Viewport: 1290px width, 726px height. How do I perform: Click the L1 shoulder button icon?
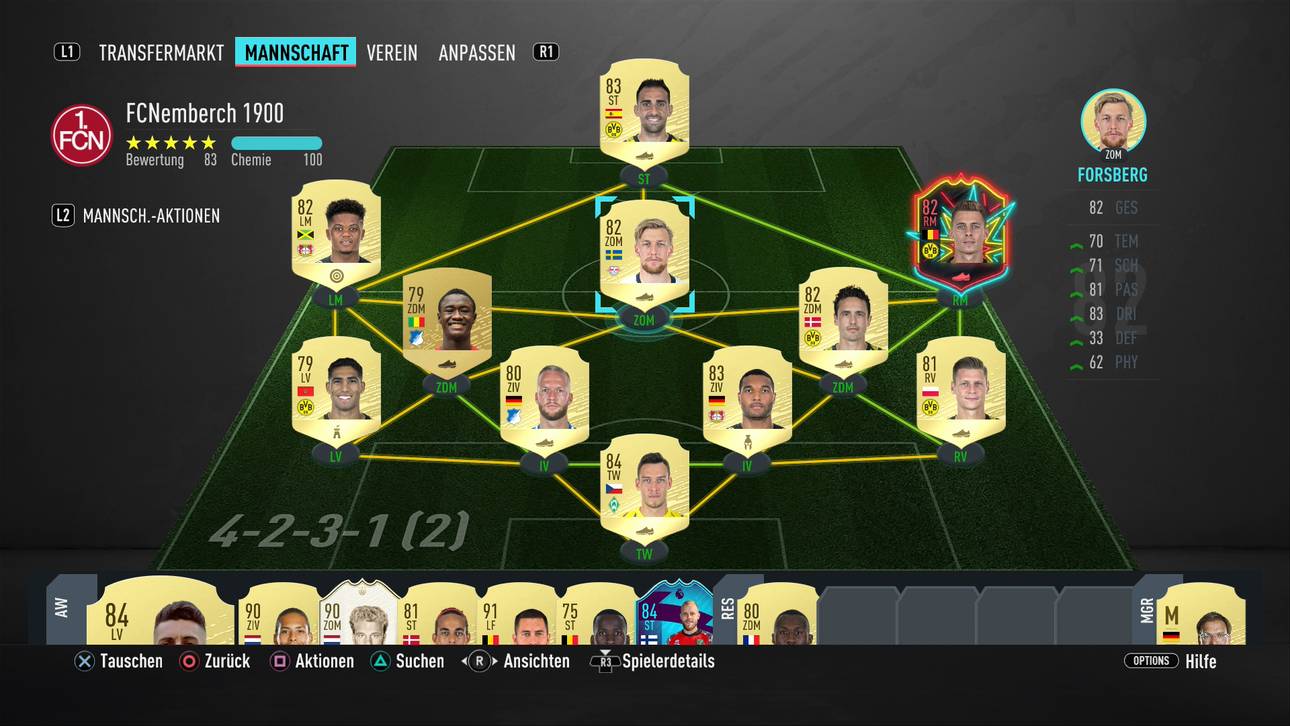[66, 52]
